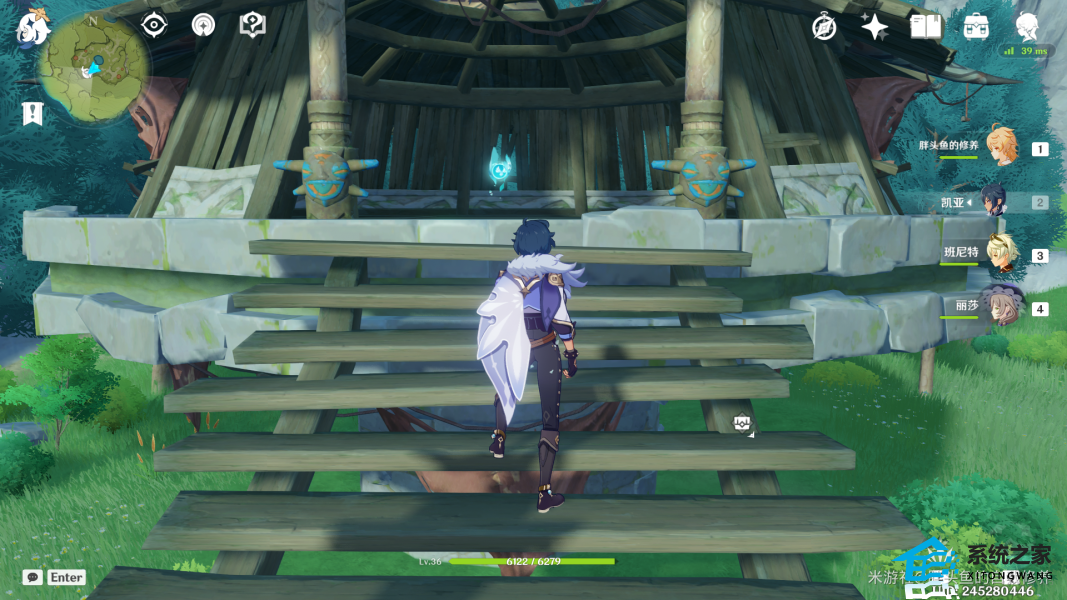Open the tutorial book with question mark
Screen dimensions: 1067x600
click(x=253, y=25)
